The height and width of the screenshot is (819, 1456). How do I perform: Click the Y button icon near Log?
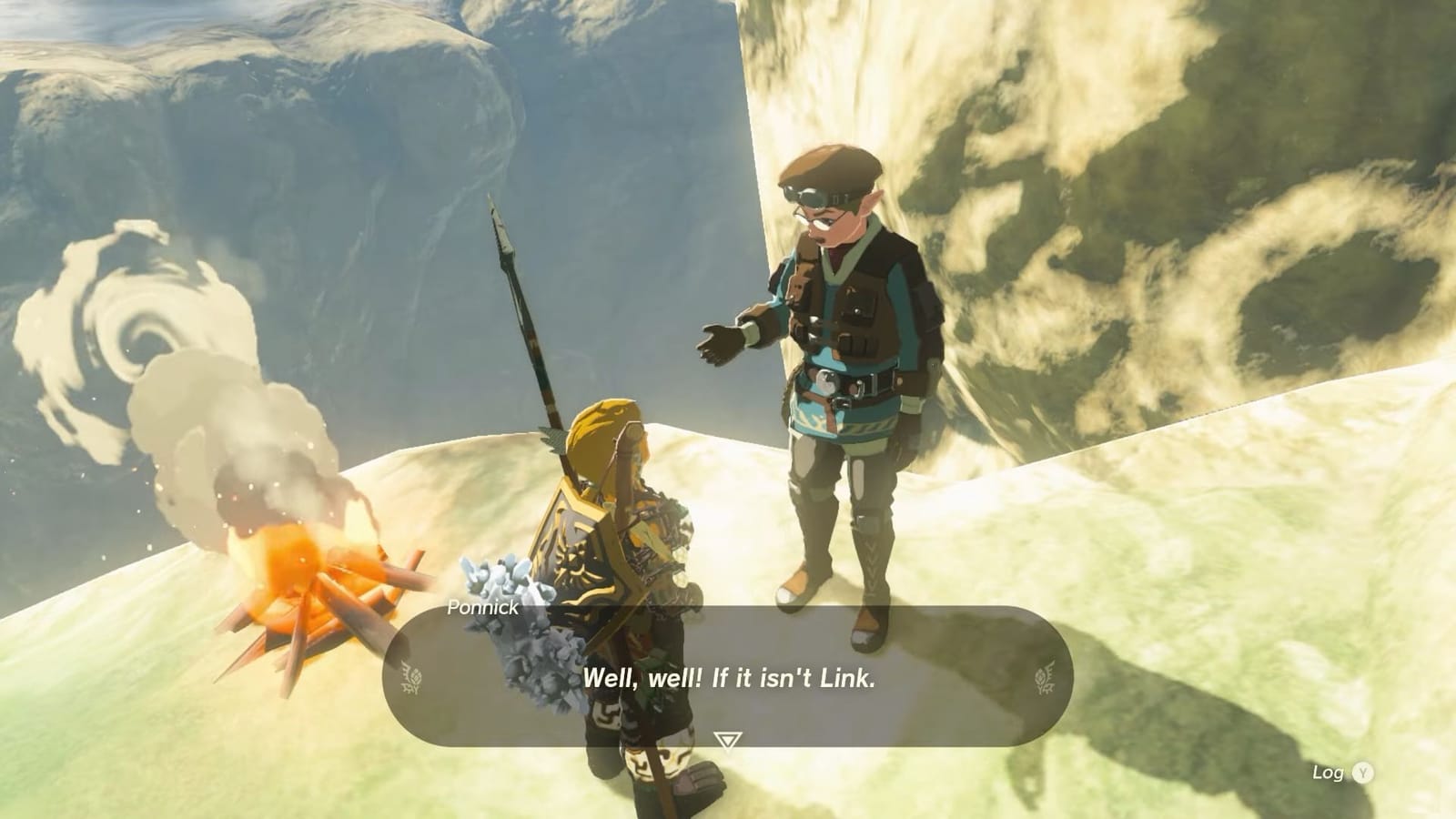coord(1361,770)
